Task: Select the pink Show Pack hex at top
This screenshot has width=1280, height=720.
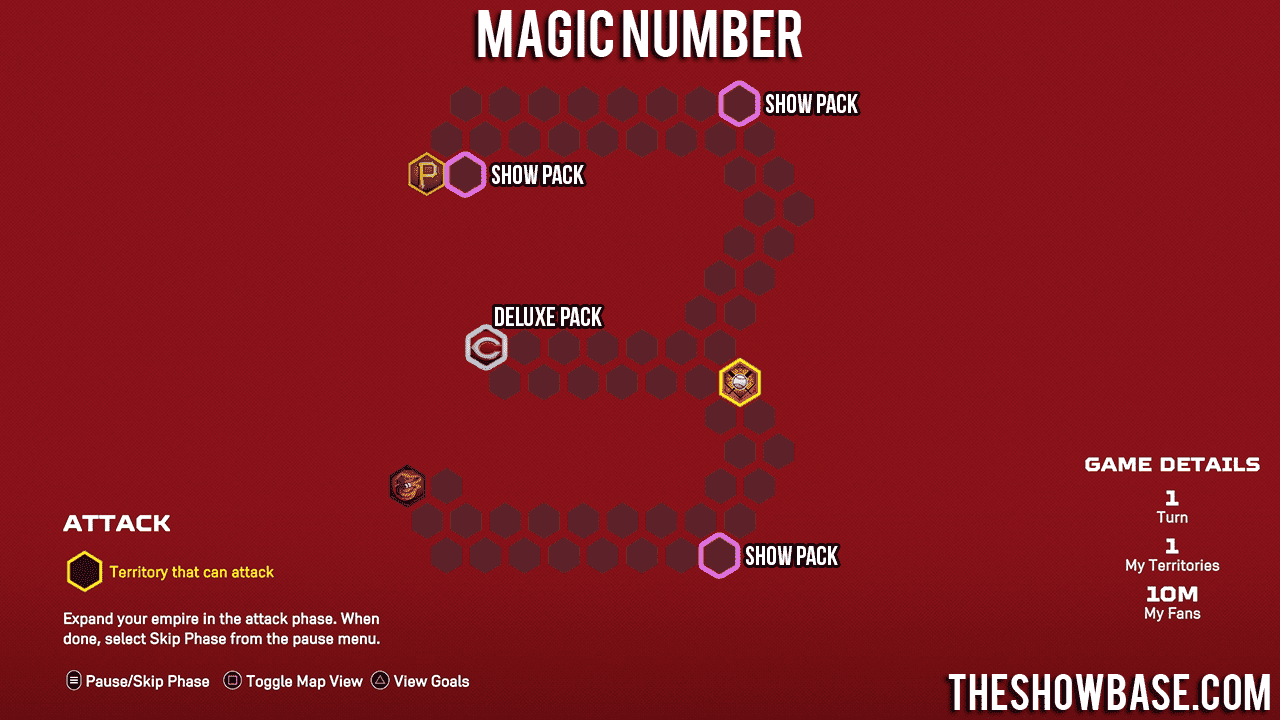Action: 739,103
